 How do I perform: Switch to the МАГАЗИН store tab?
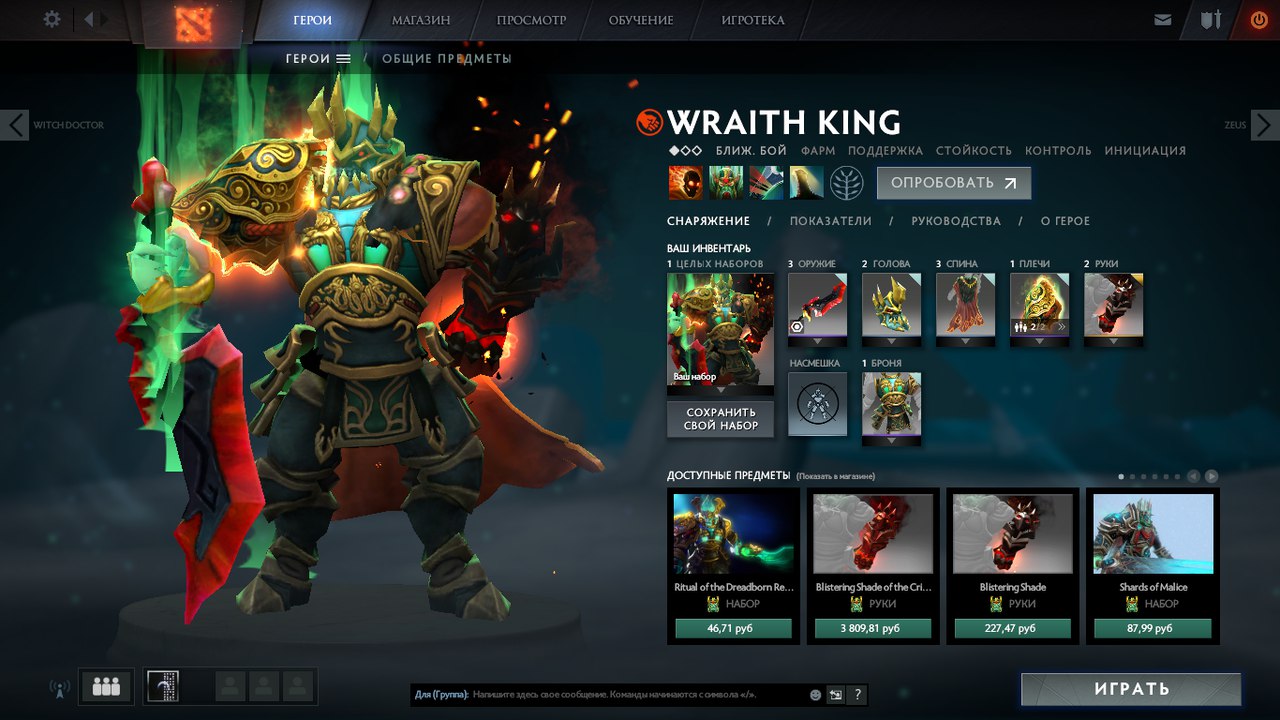pos(421,20)
